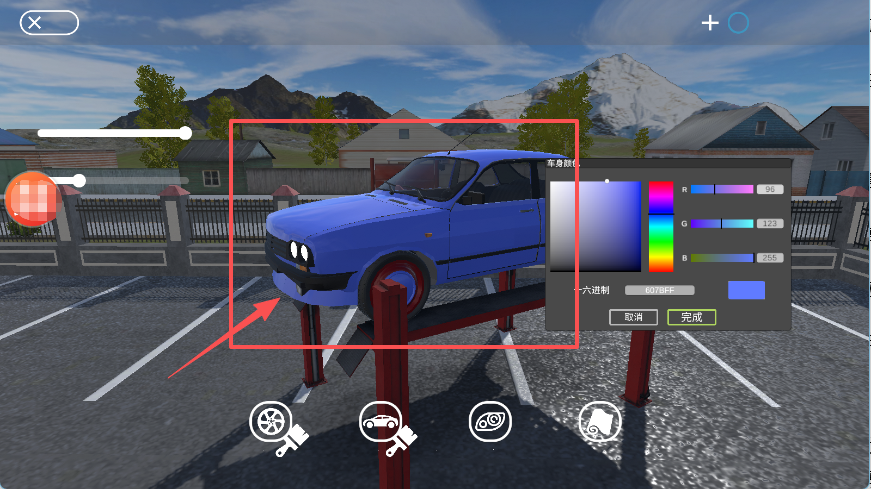
Task: Open the wheel paint tool
Action: [270, 422]
